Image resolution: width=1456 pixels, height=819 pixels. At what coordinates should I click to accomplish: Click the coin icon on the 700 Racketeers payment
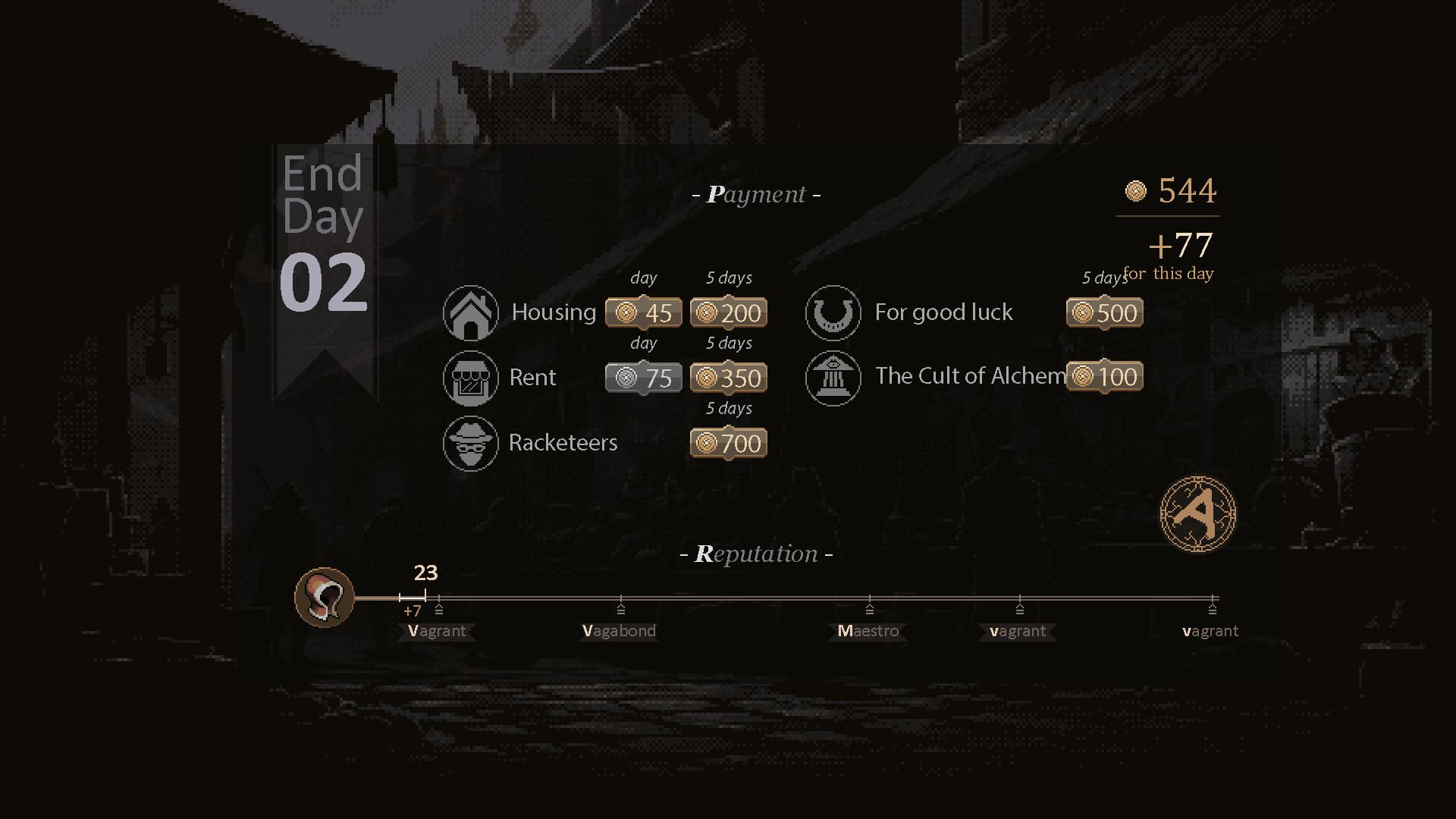pos(705,443)
